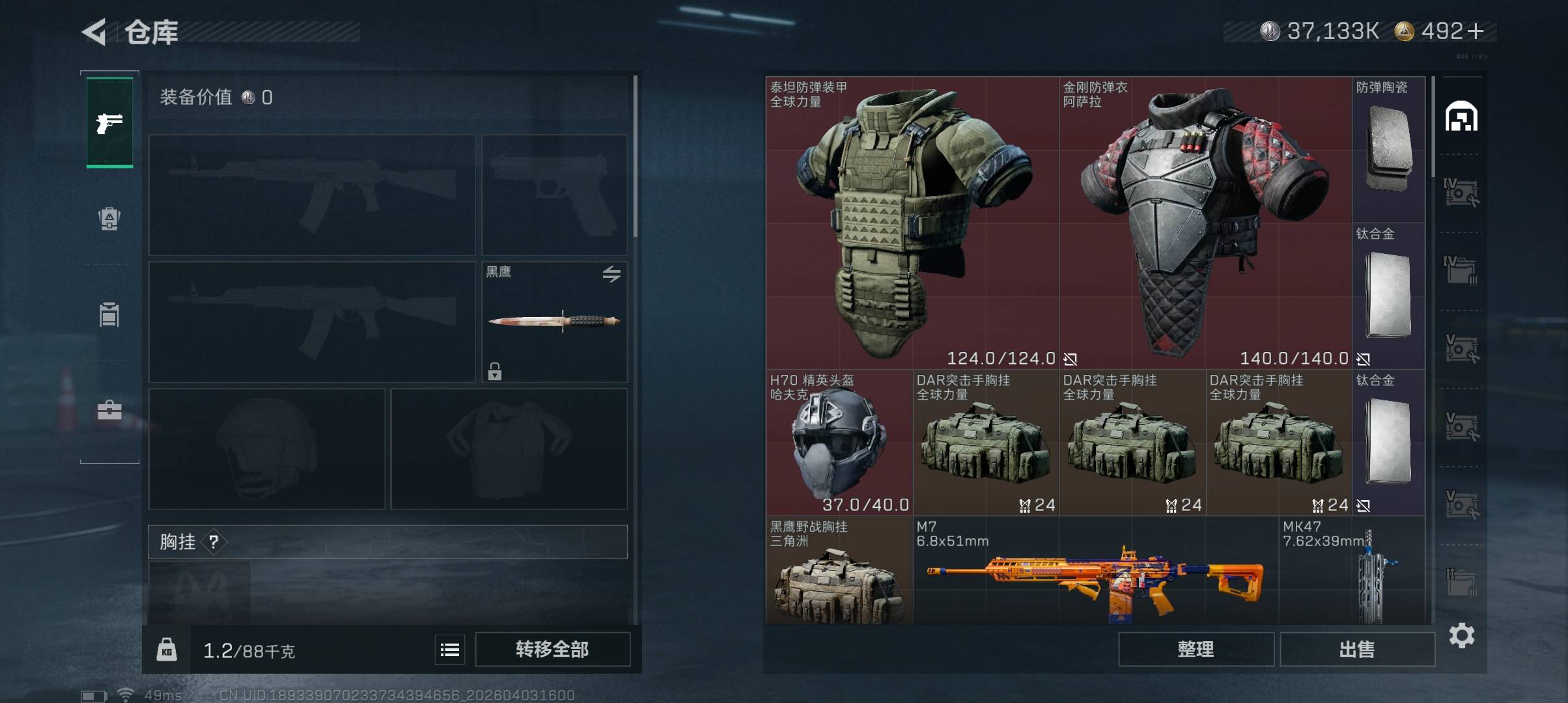Add currency with the plus button
Screen dimensions: 1568x703
[1476, 31]
